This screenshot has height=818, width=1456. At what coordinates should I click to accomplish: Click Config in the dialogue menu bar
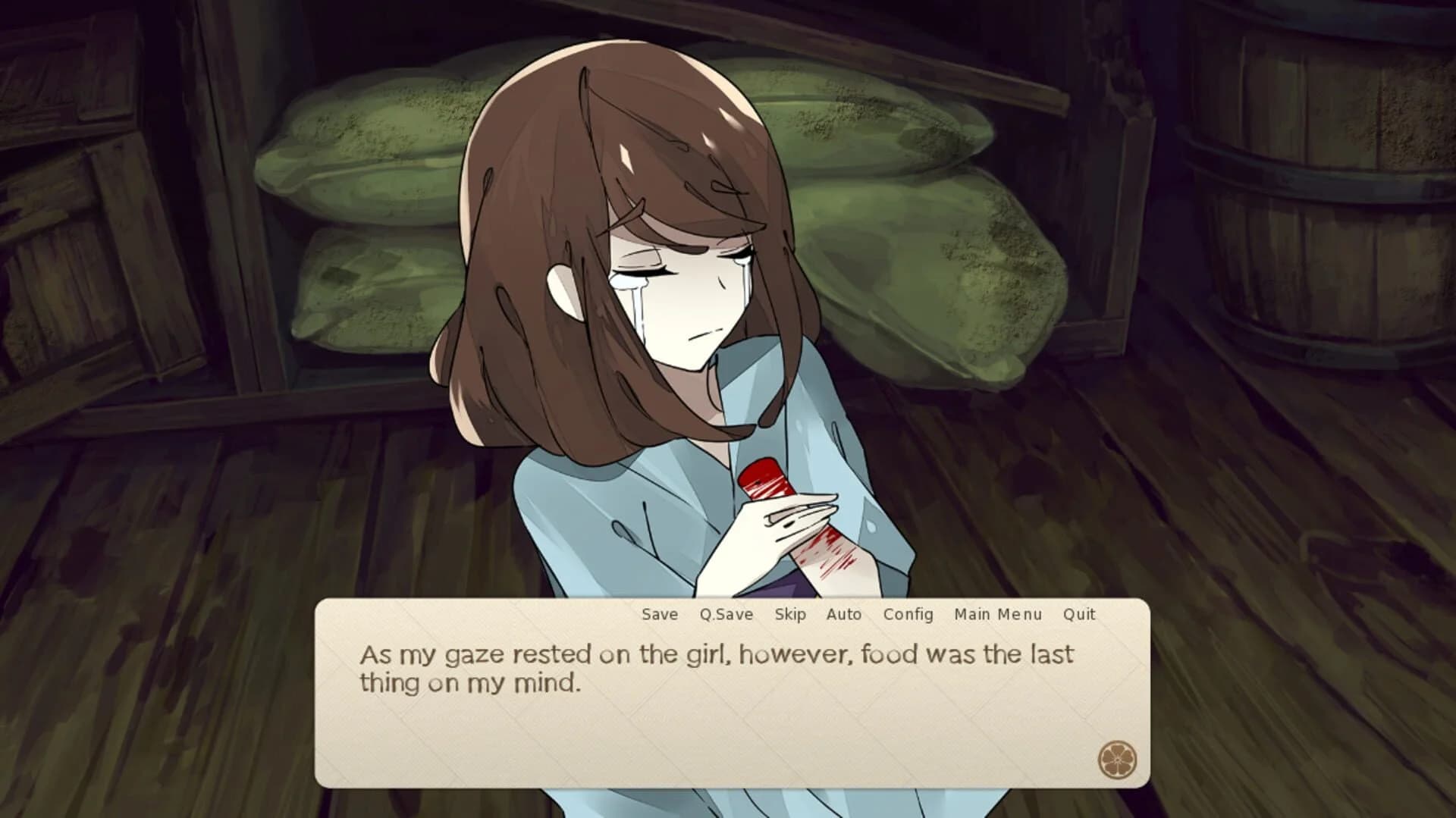pyautogui.click(x=908, y=614)
